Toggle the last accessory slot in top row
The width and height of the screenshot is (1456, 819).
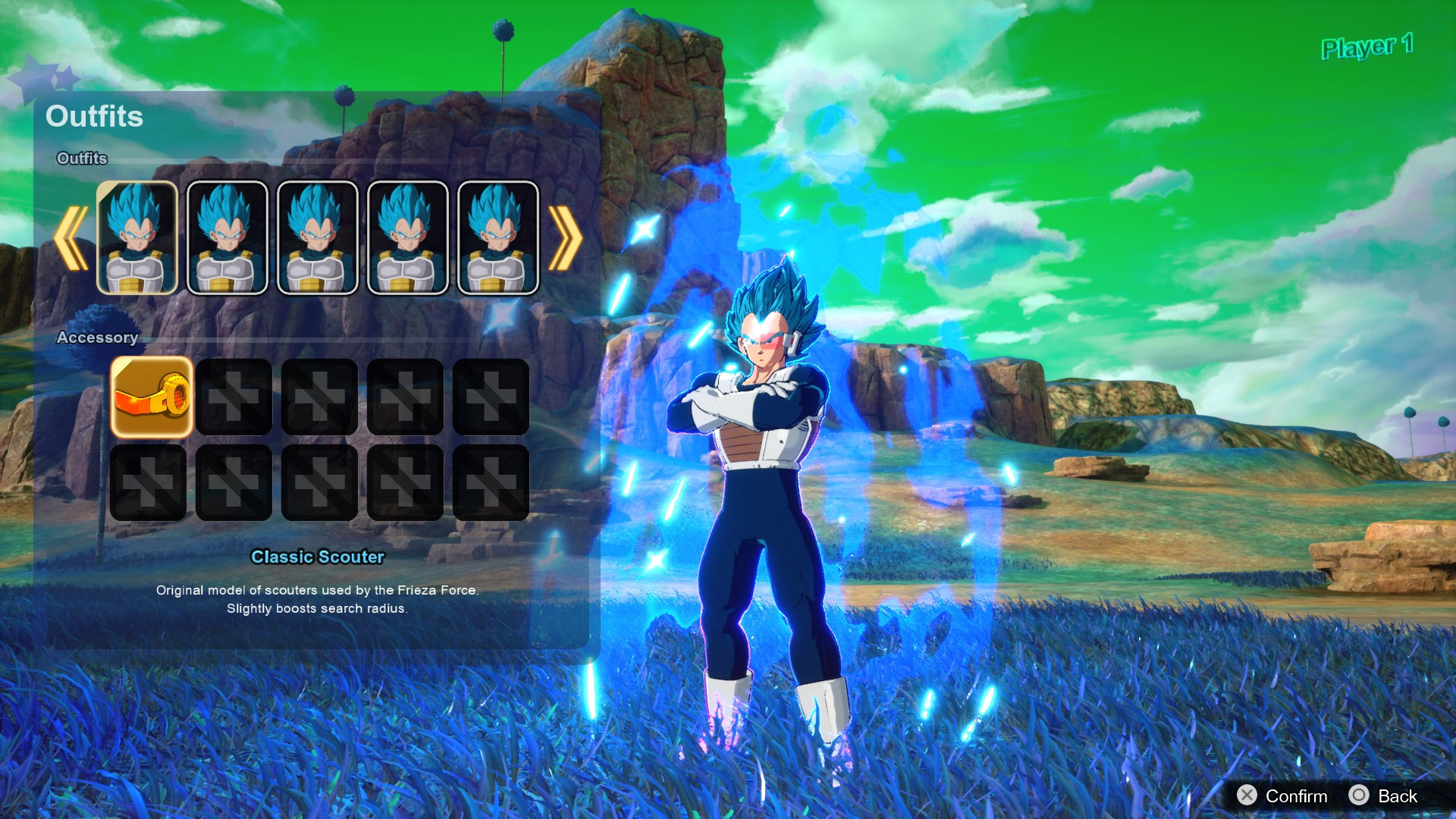point(491,395)
